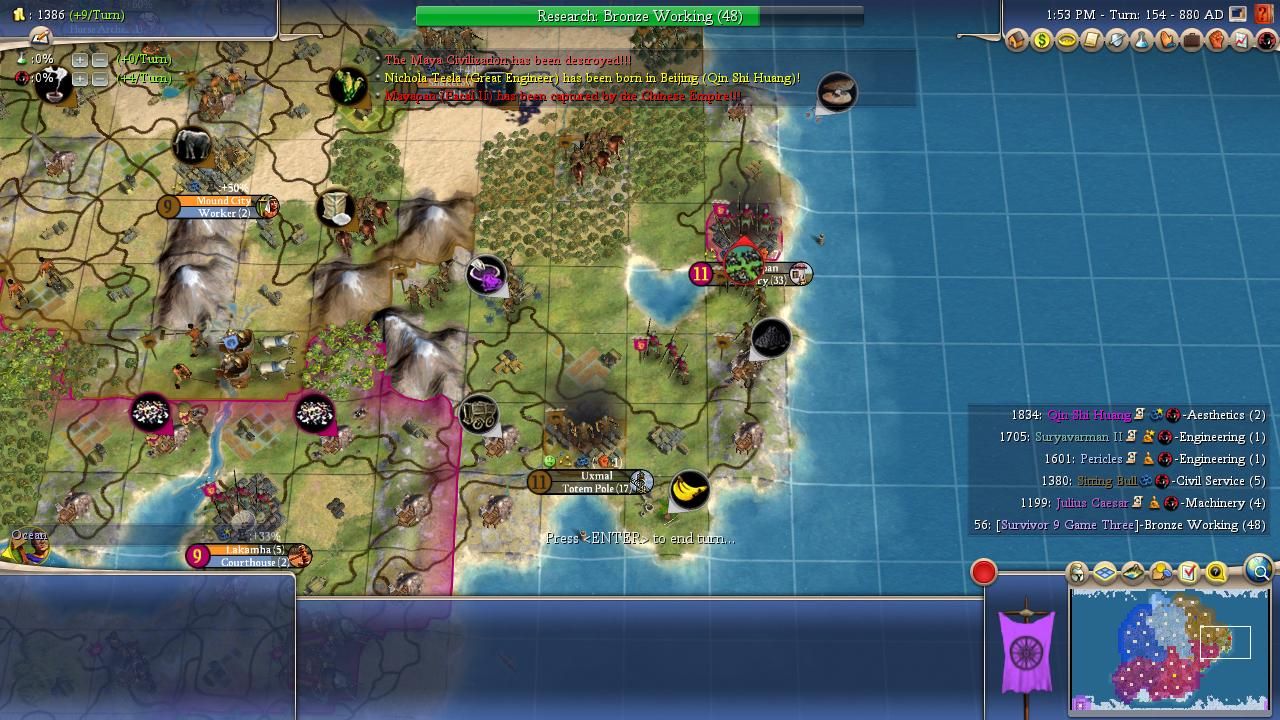Open the Victory Conditions fist icon

click(1216, 41)
